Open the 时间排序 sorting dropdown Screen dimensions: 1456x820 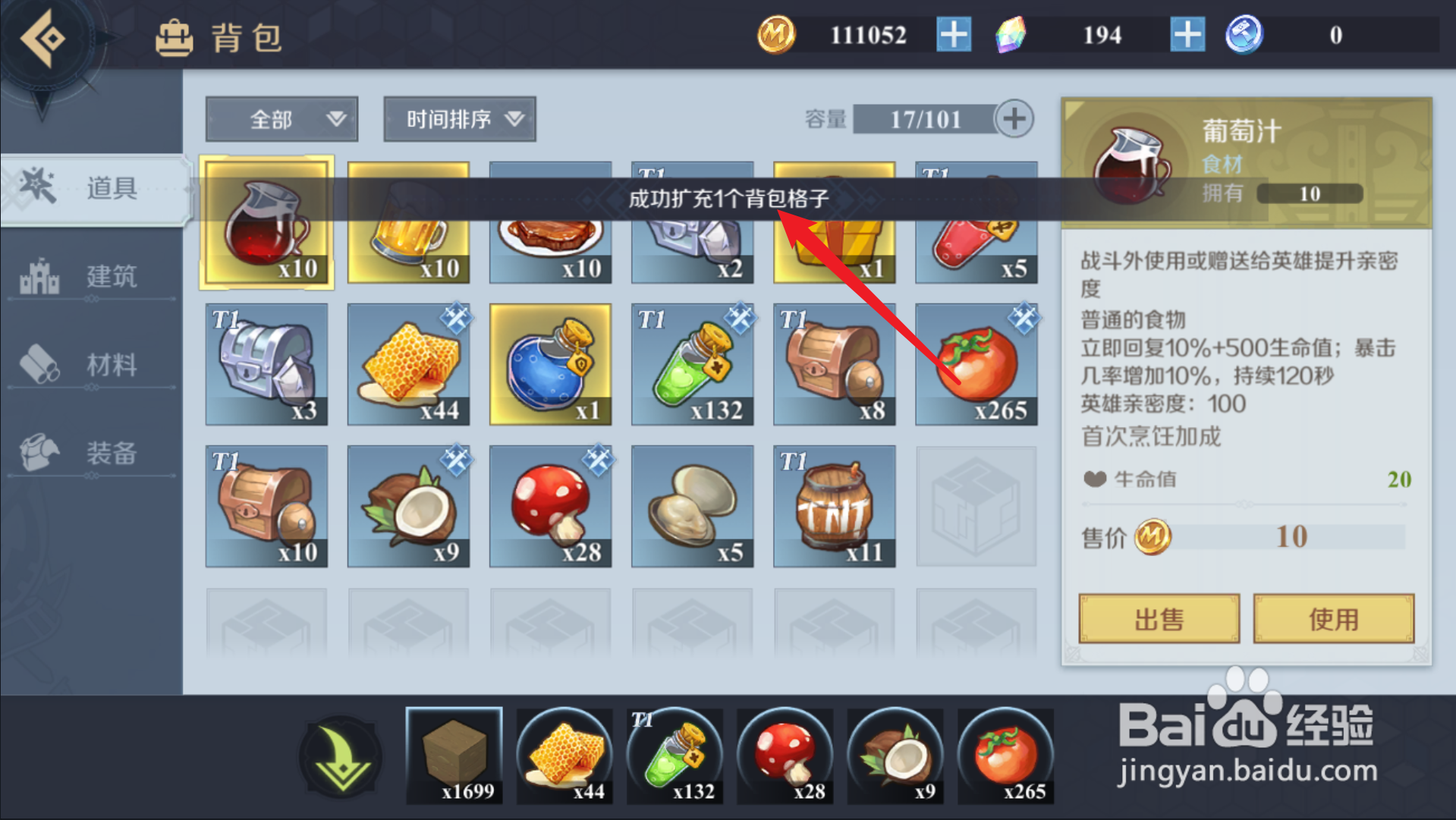pyautogui.click(x=459, y=119)
